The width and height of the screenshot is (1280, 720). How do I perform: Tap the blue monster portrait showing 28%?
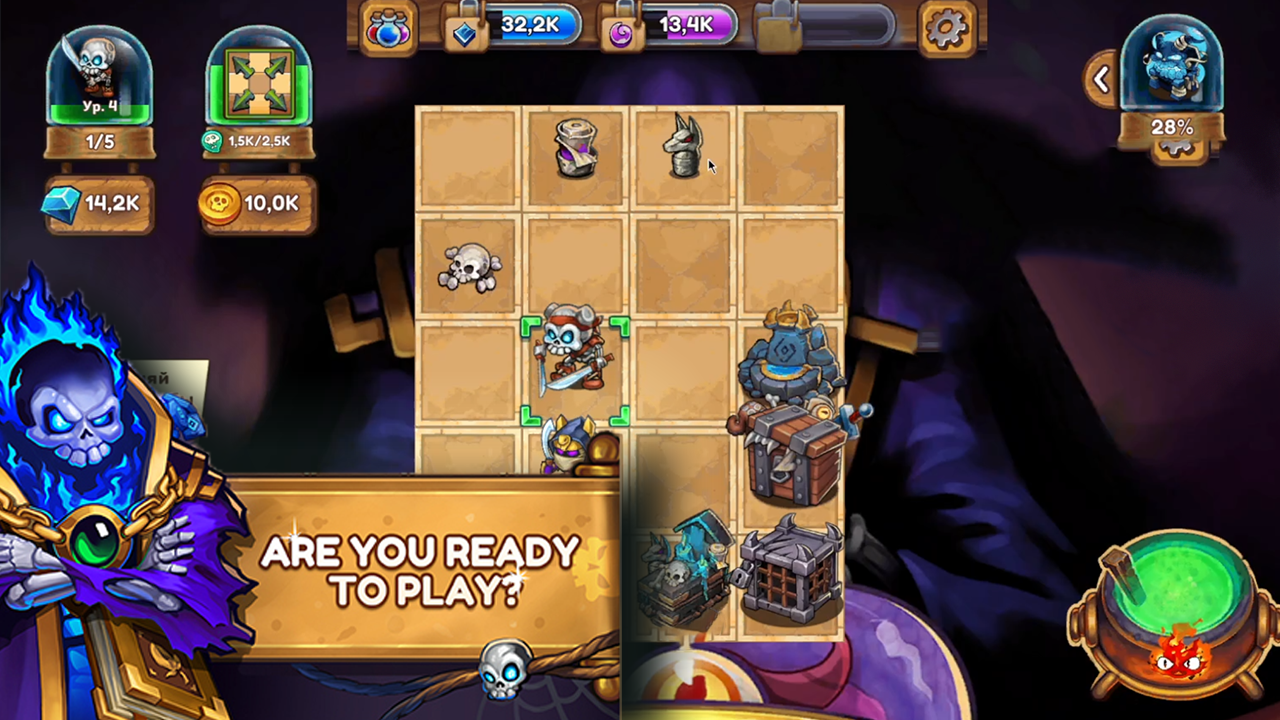click(x=1172, y=70)
